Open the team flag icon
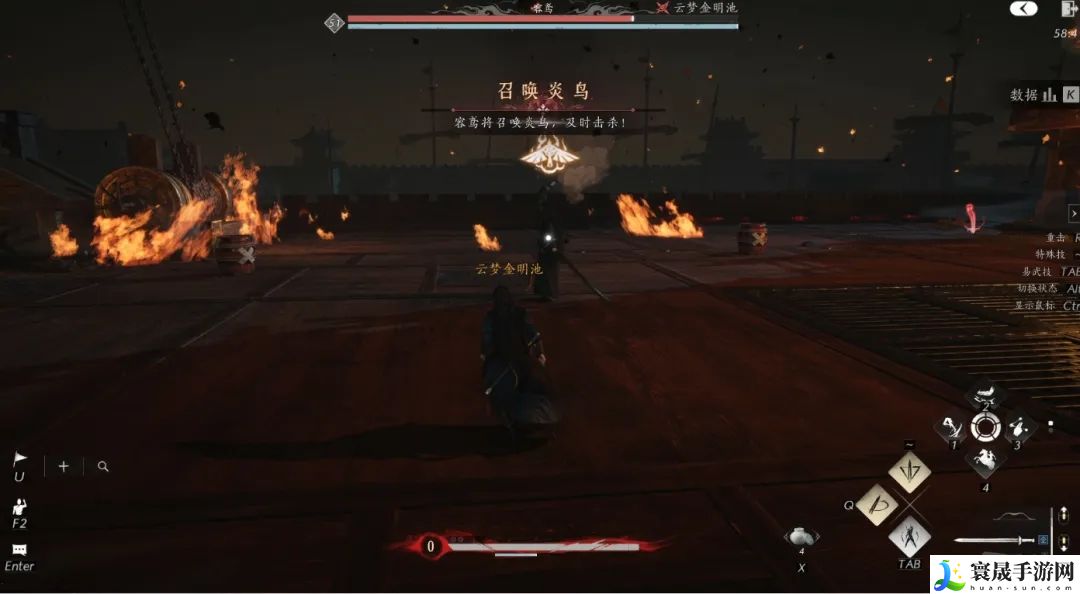Viewport: 1080px width, 594px height. click(x=20, y=461)
